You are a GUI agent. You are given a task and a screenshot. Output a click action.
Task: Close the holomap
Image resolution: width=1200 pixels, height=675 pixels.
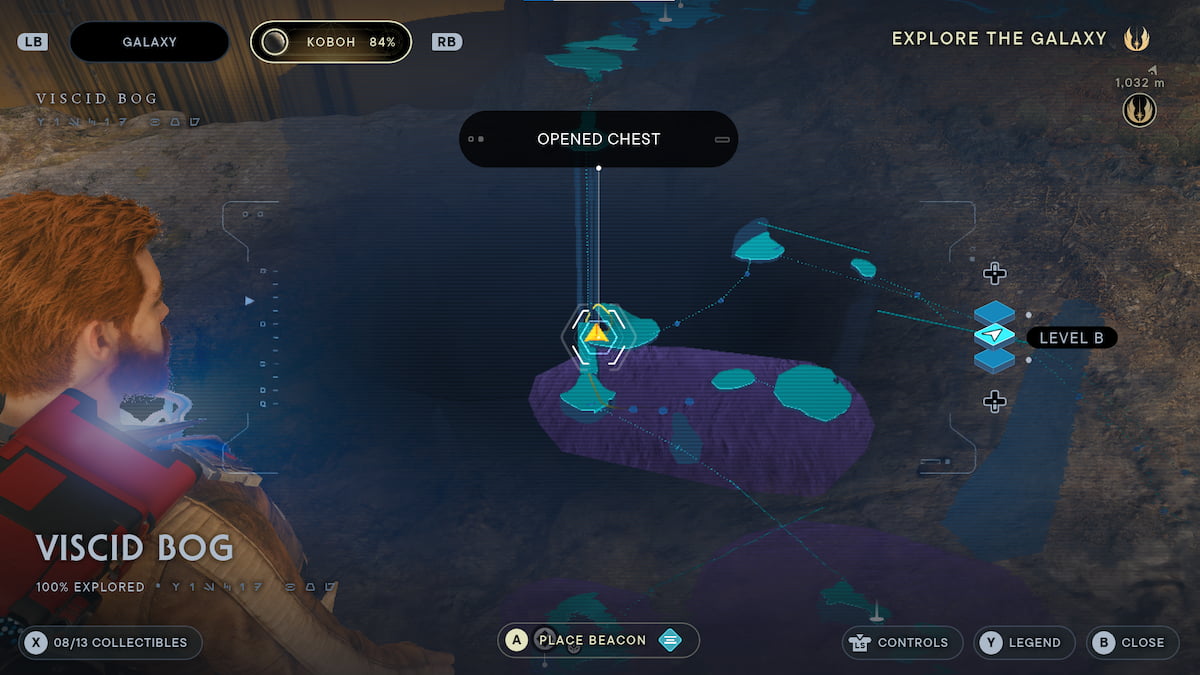point(1131,642)
